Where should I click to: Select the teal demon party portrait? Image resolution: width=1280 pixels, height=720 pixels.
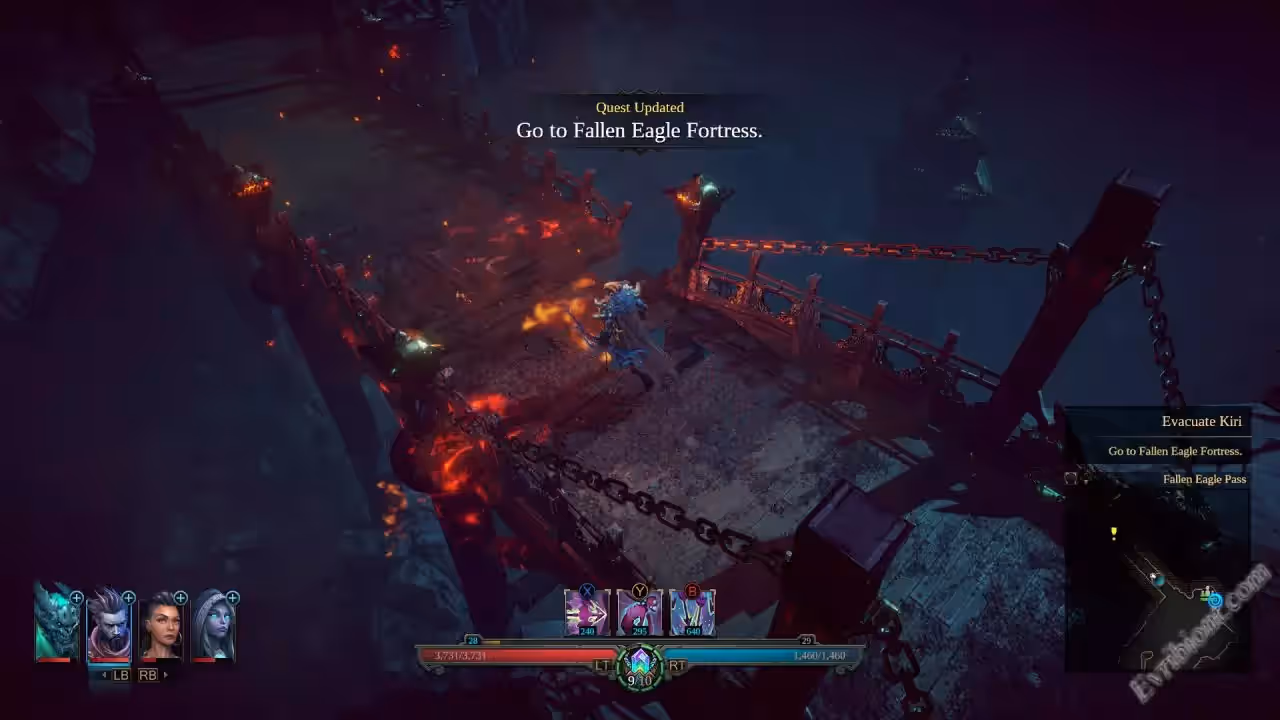point(56,625)
